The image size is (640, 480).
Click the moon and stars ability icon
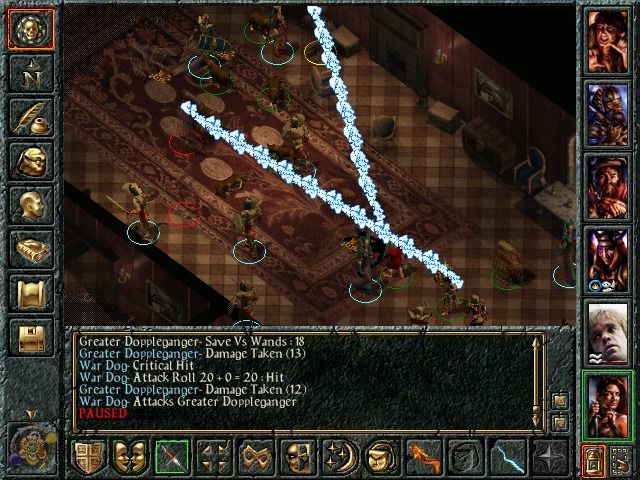coord(338,458)
